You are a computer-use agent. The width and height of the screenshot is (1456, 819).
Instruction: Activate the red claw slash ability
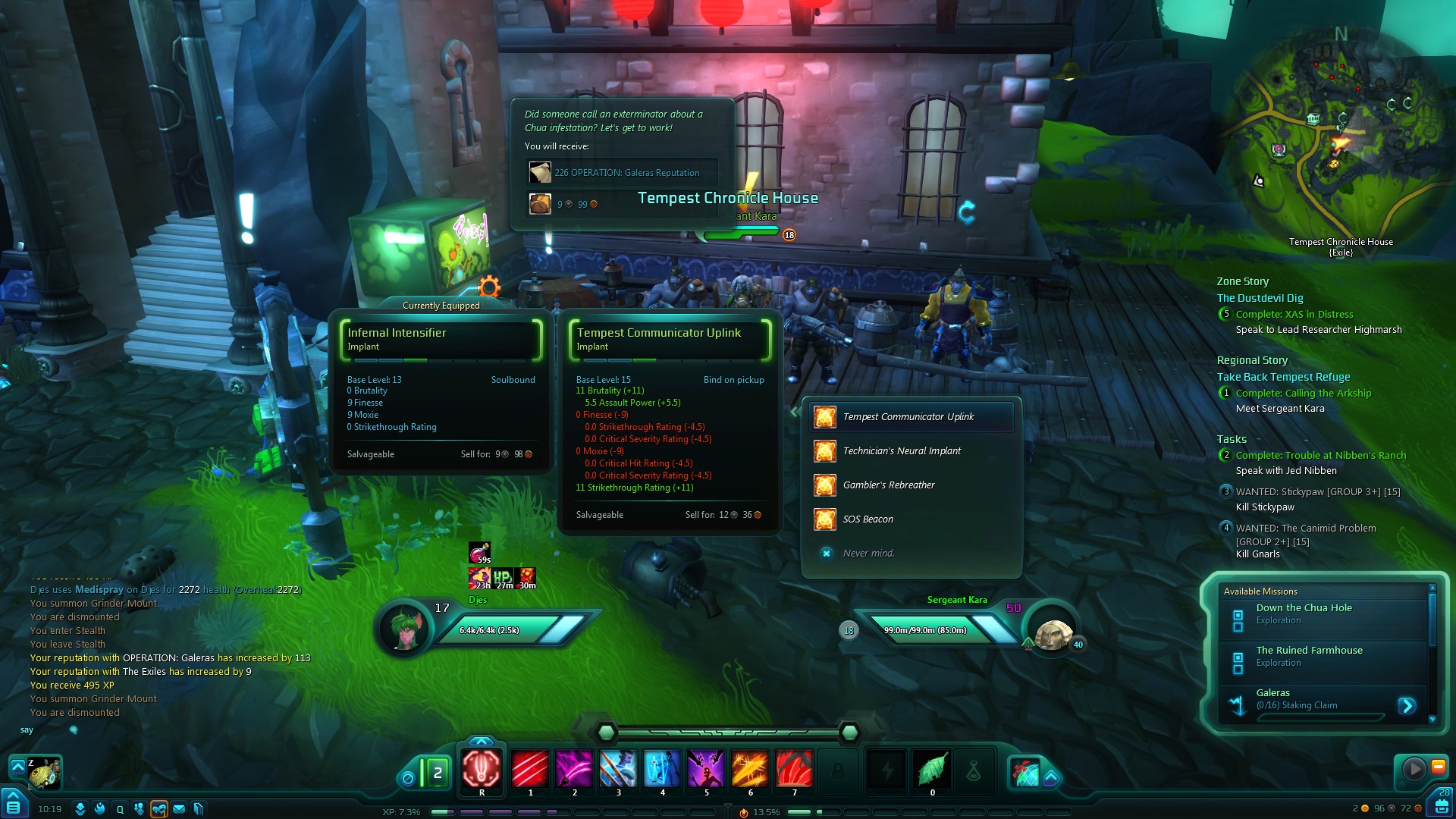(529, 768)
